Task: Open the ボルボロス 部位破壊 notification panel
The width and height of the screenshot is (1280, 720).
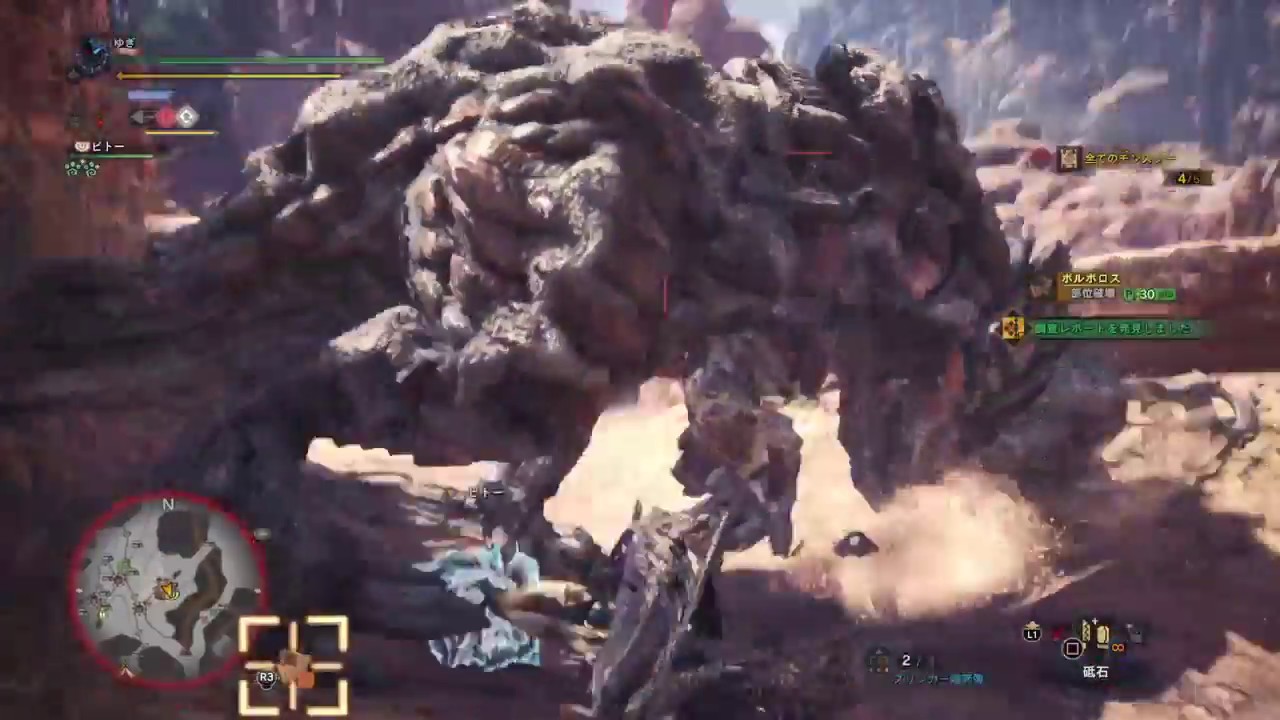Action: [x=1100, y=286]
